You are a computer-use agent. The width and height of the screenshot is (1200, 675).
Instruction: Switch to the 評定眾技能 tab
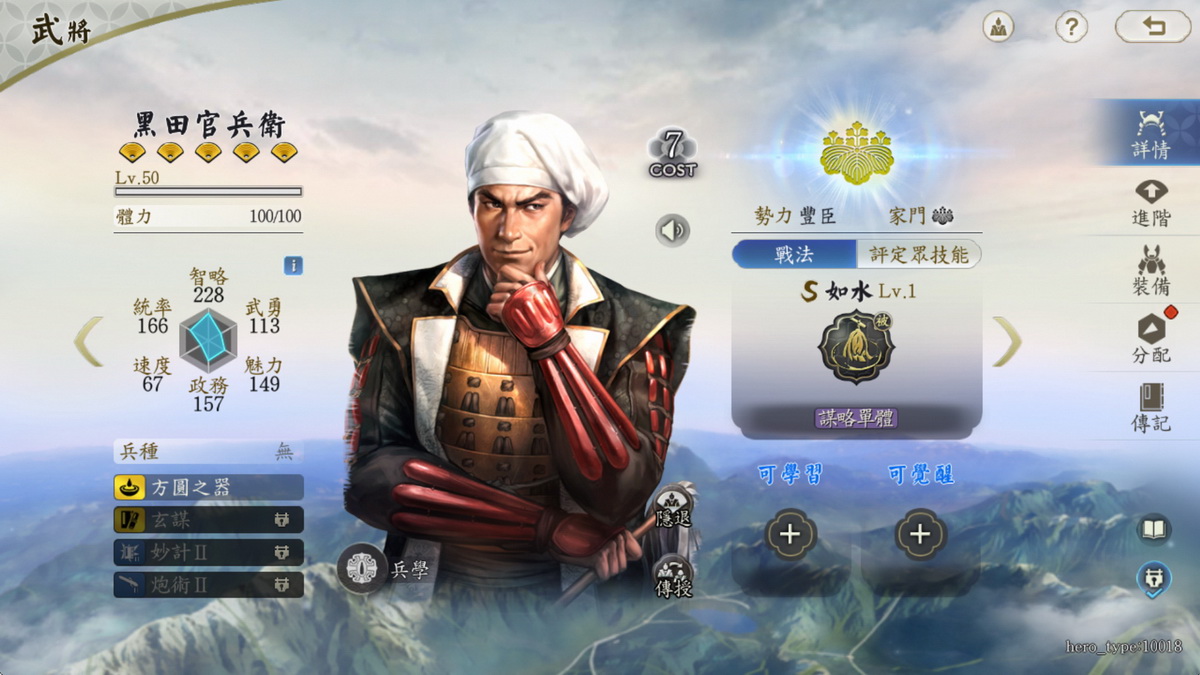[x=918, y=254]
